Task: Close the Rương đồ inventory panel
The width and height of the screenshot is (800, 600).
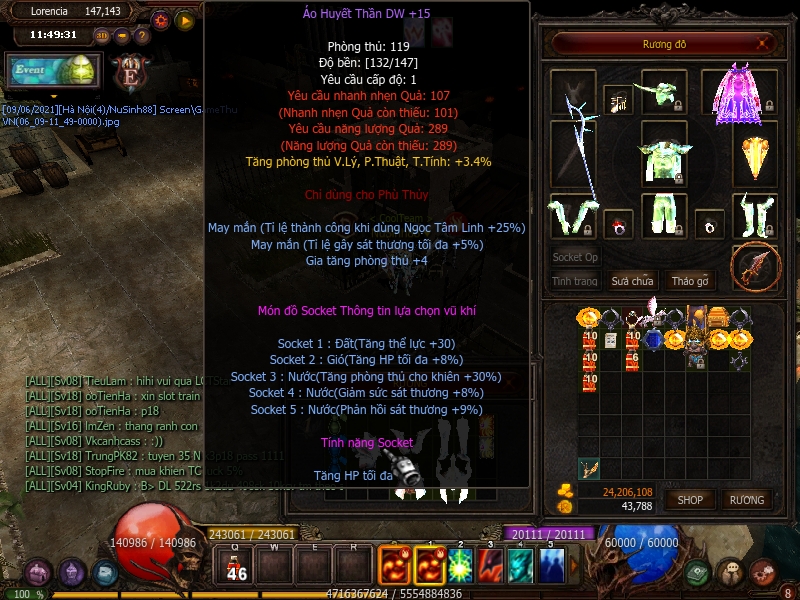Action: click(765, 44)
